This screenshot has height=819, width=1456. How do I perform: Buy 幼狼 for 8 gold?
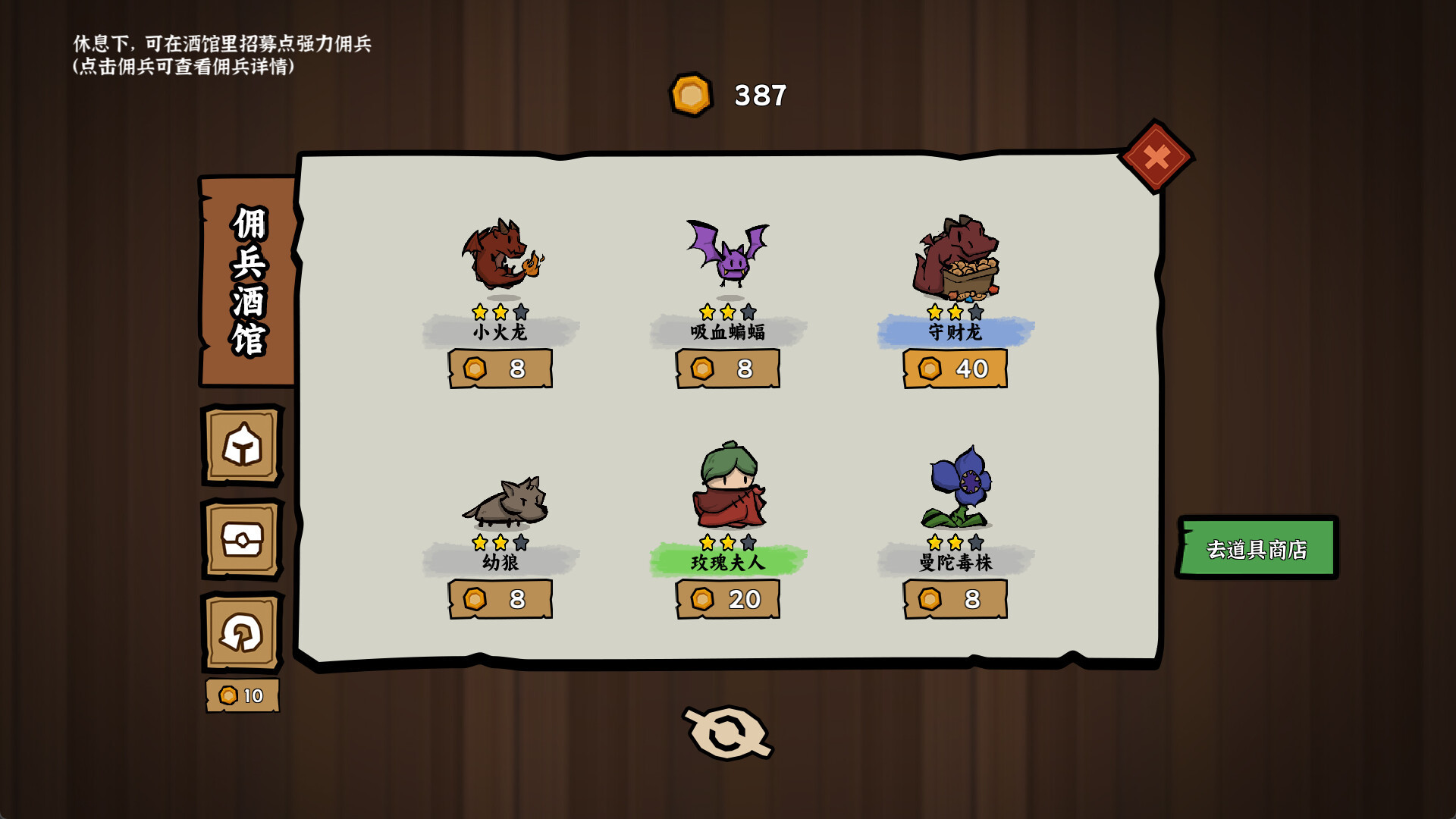click(500, 599)
